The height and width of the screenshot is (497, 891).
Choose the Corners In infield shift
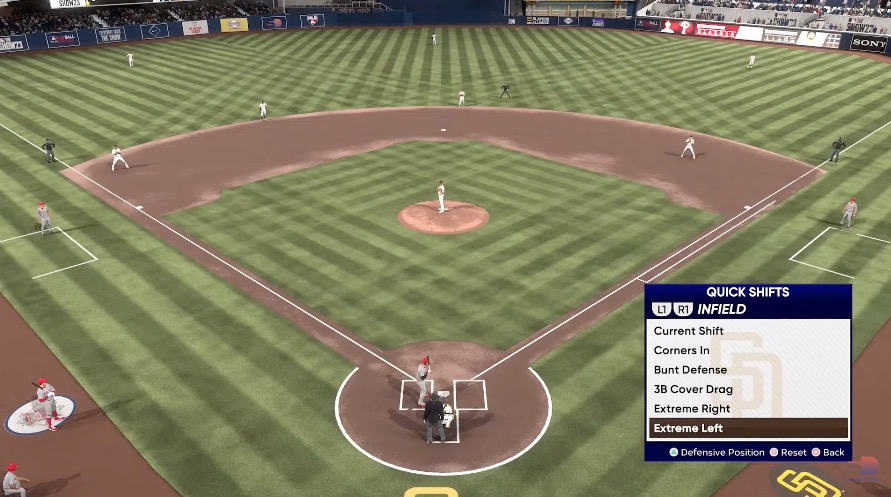coord(682,351)
